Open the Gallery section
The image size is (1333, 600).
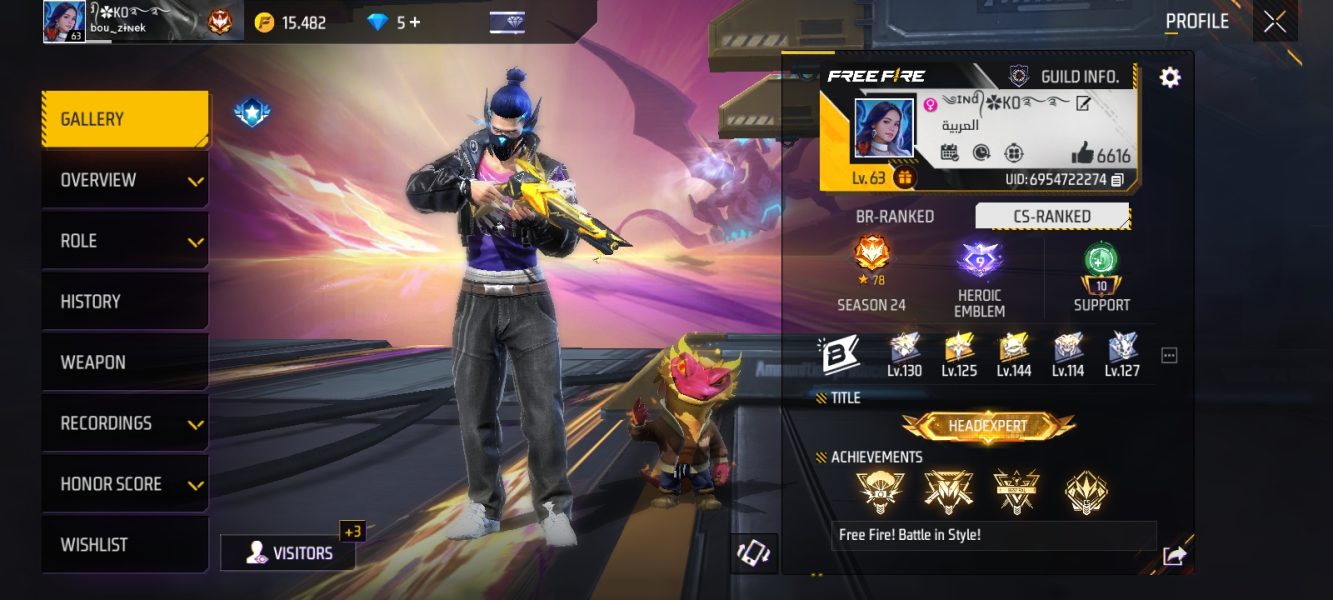coord(124,120)
